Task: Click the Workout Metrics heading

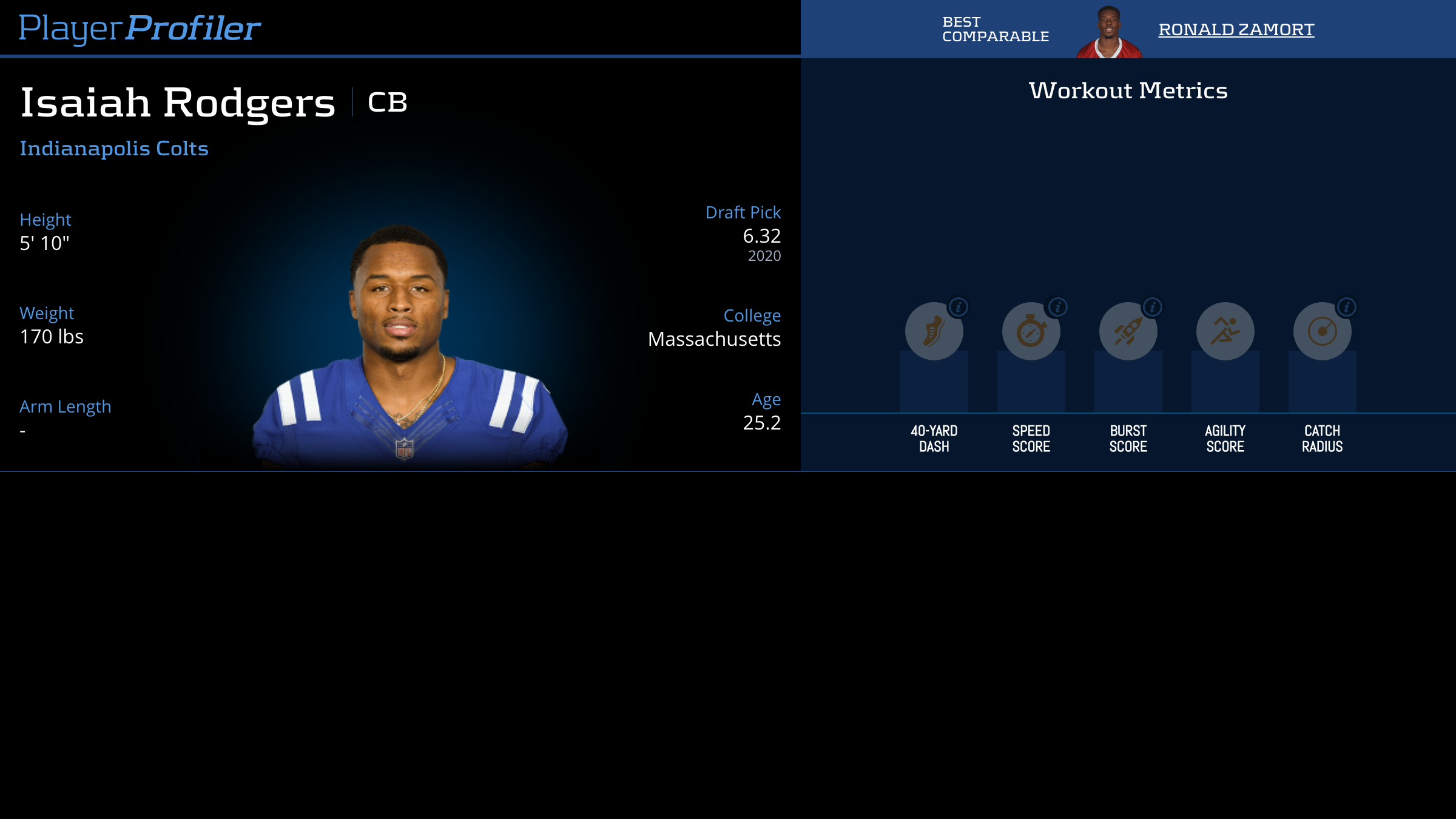Action: point(1128,90)
